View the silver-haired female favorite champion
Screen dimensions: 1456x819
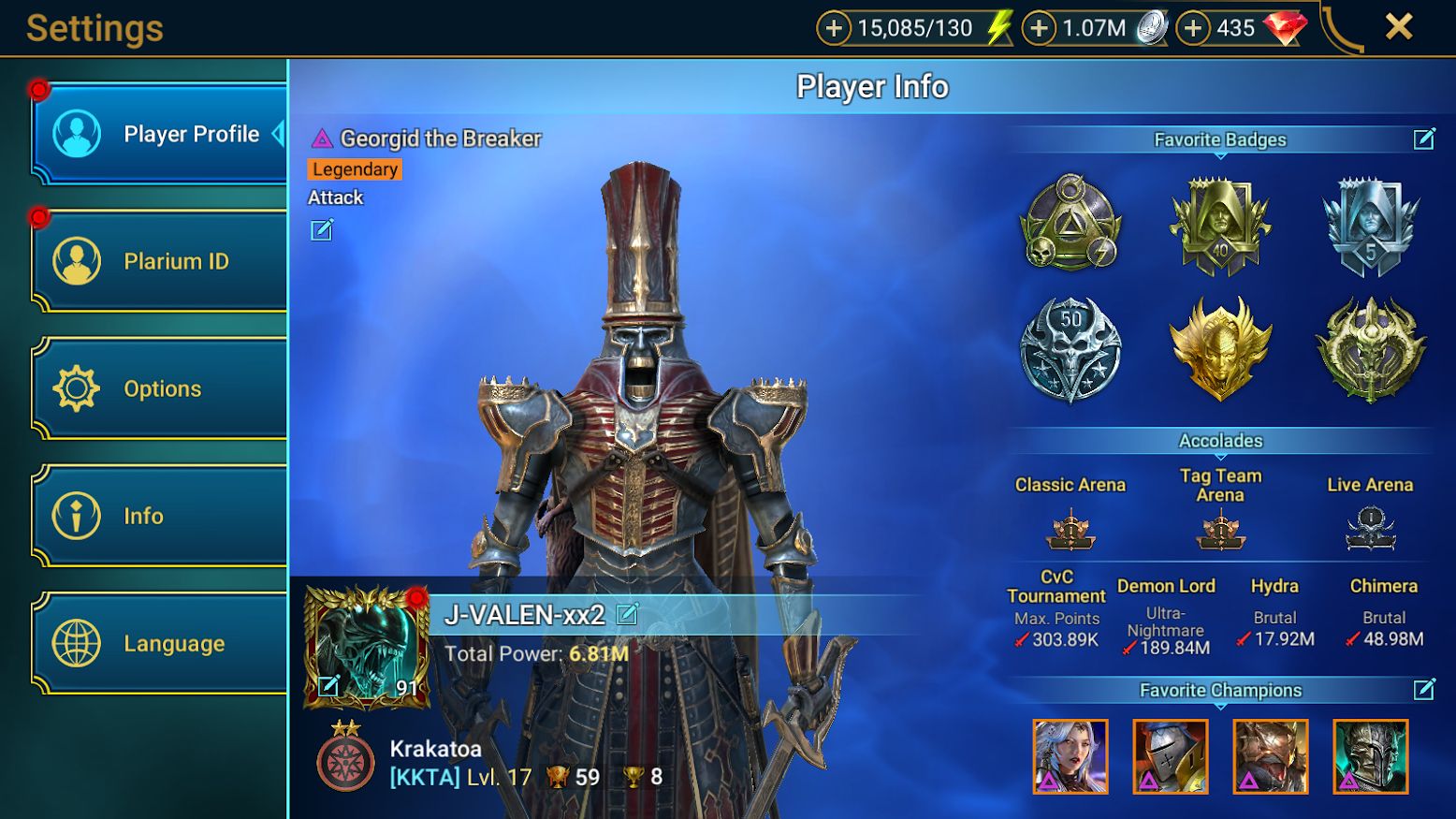(x=1070, y=756)
